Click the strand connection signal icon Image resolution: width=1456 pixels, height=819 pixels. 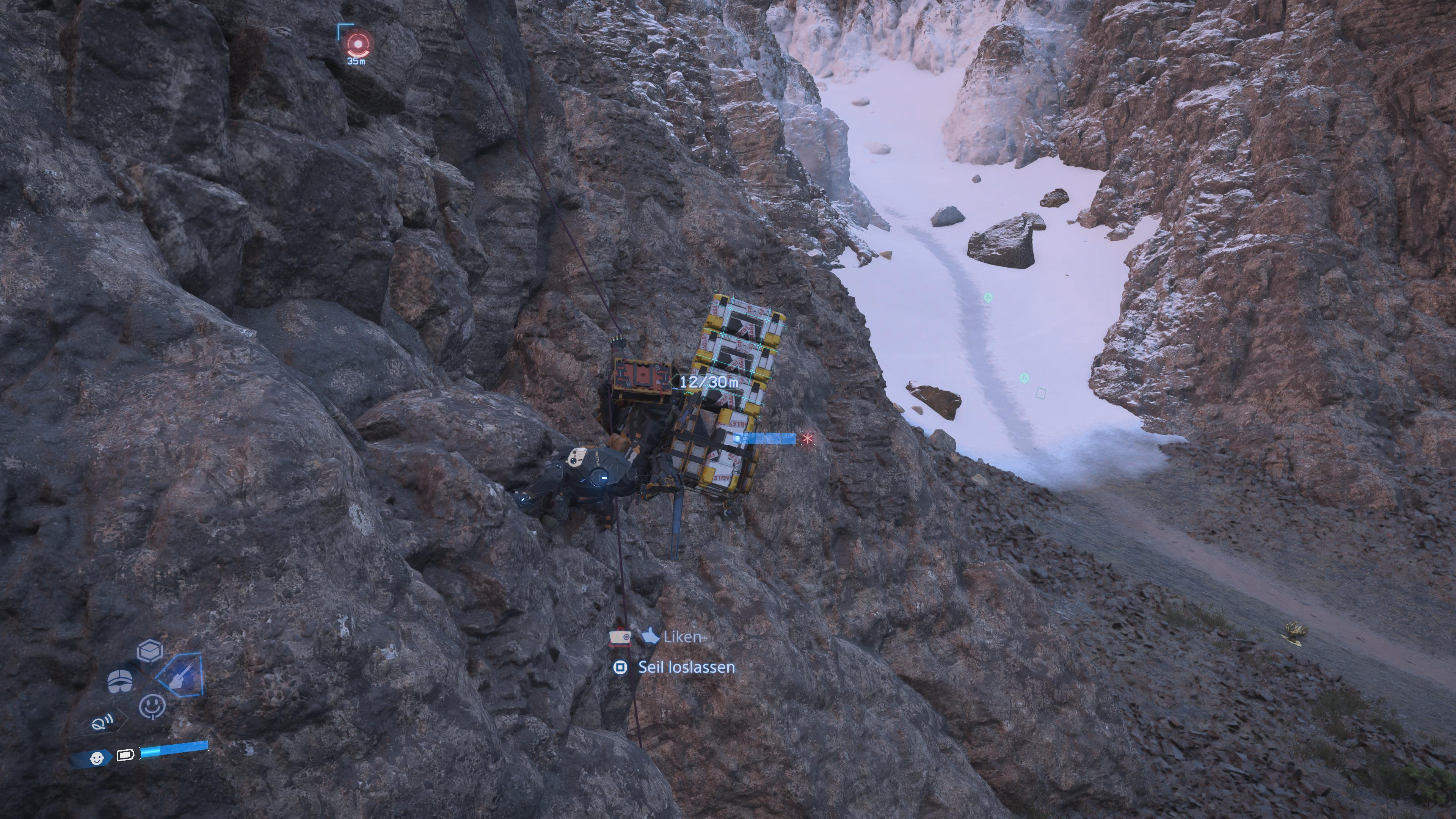tap(102, 722)
